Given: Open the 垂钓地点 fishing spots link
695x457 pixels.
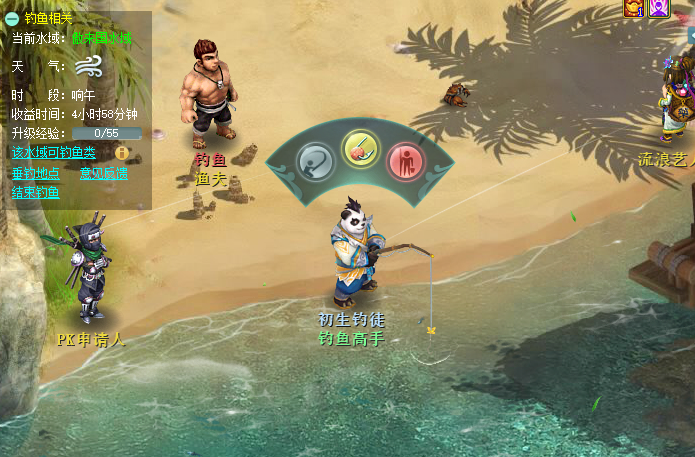Looking at the screenshot, I should [x=35, y=173].
